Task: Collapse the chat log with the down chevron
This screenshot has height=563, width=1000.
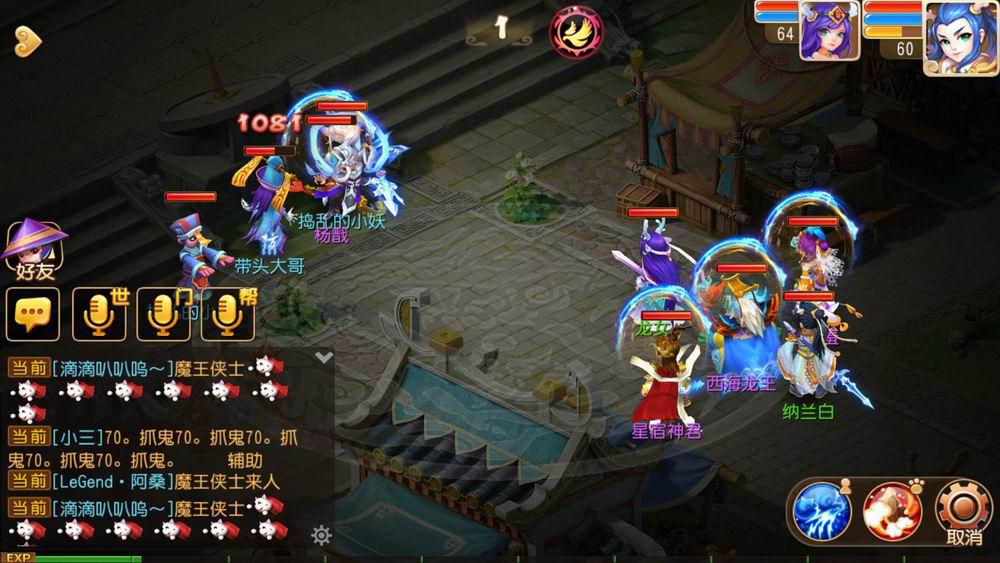Action: pos(323,356)
